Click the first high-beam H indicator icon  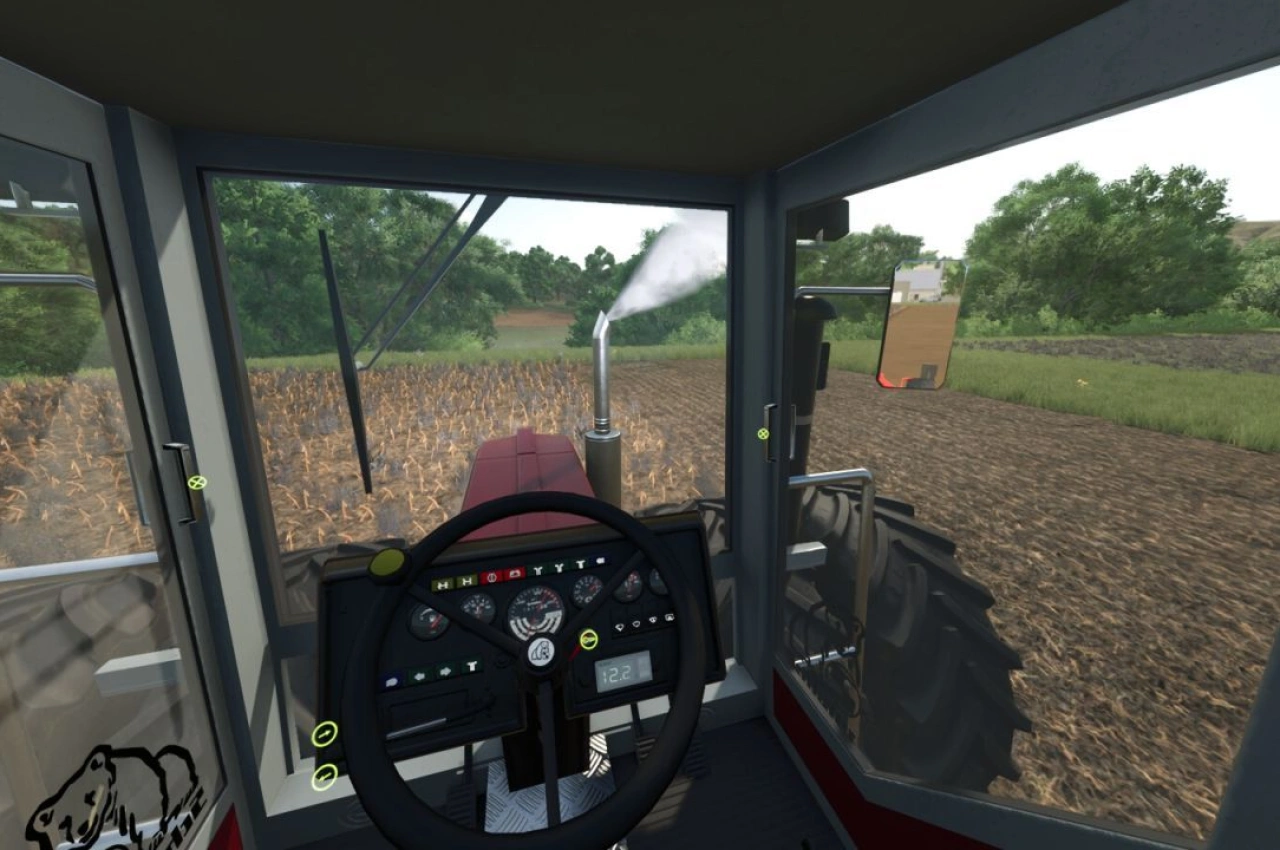442,585
